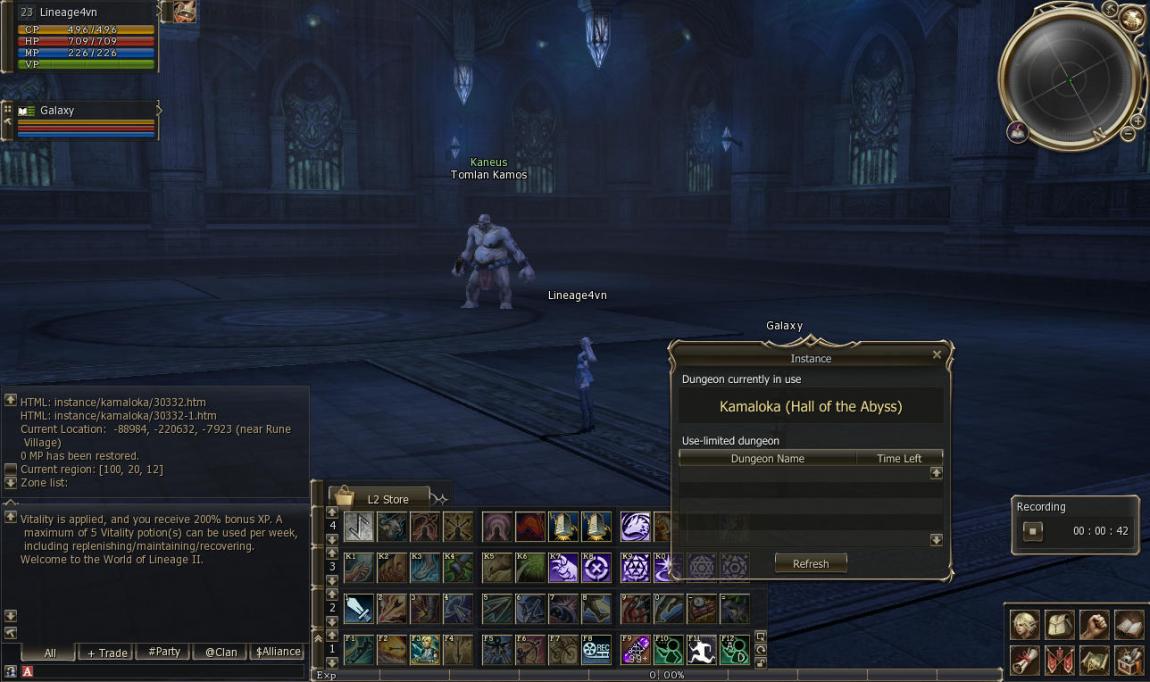Open the Clan chat tab
This screenshot has height=682, width=1150.
(x=221, y=652)
